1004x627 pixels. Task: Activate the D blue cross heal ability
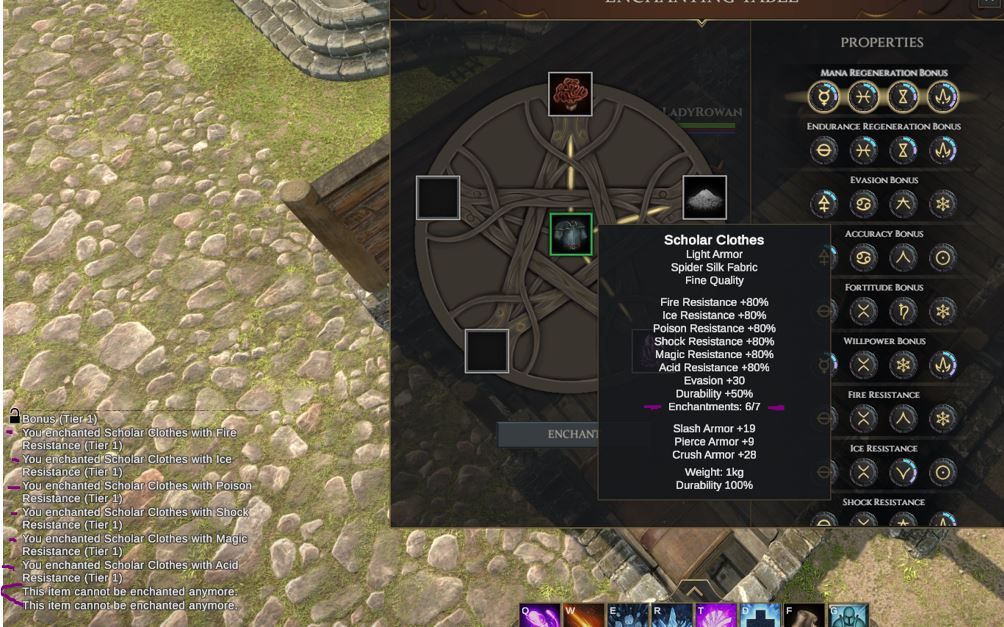(x=760, y=615)
